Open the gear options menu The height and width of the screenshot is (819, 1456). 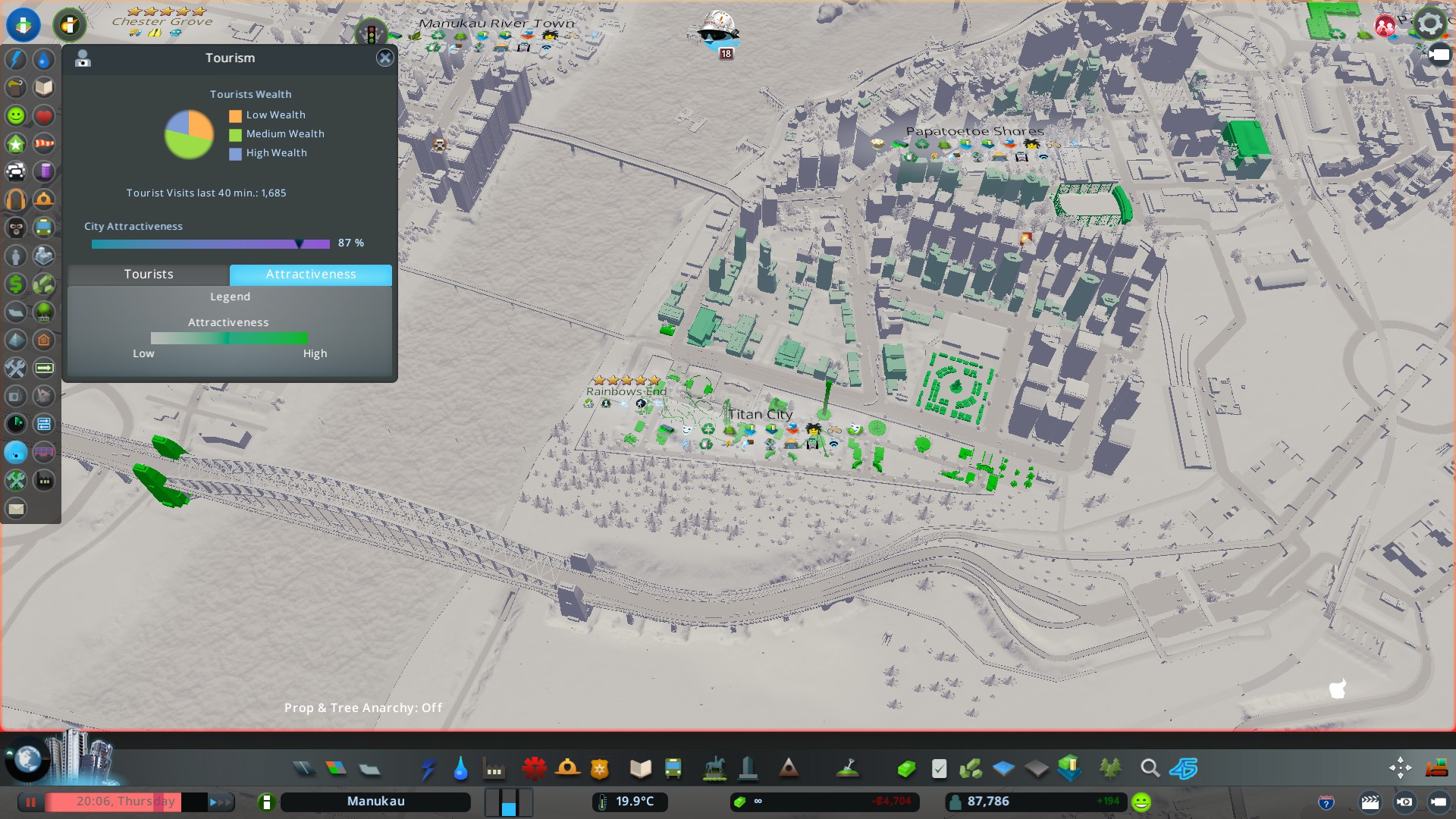point(1430,24)
